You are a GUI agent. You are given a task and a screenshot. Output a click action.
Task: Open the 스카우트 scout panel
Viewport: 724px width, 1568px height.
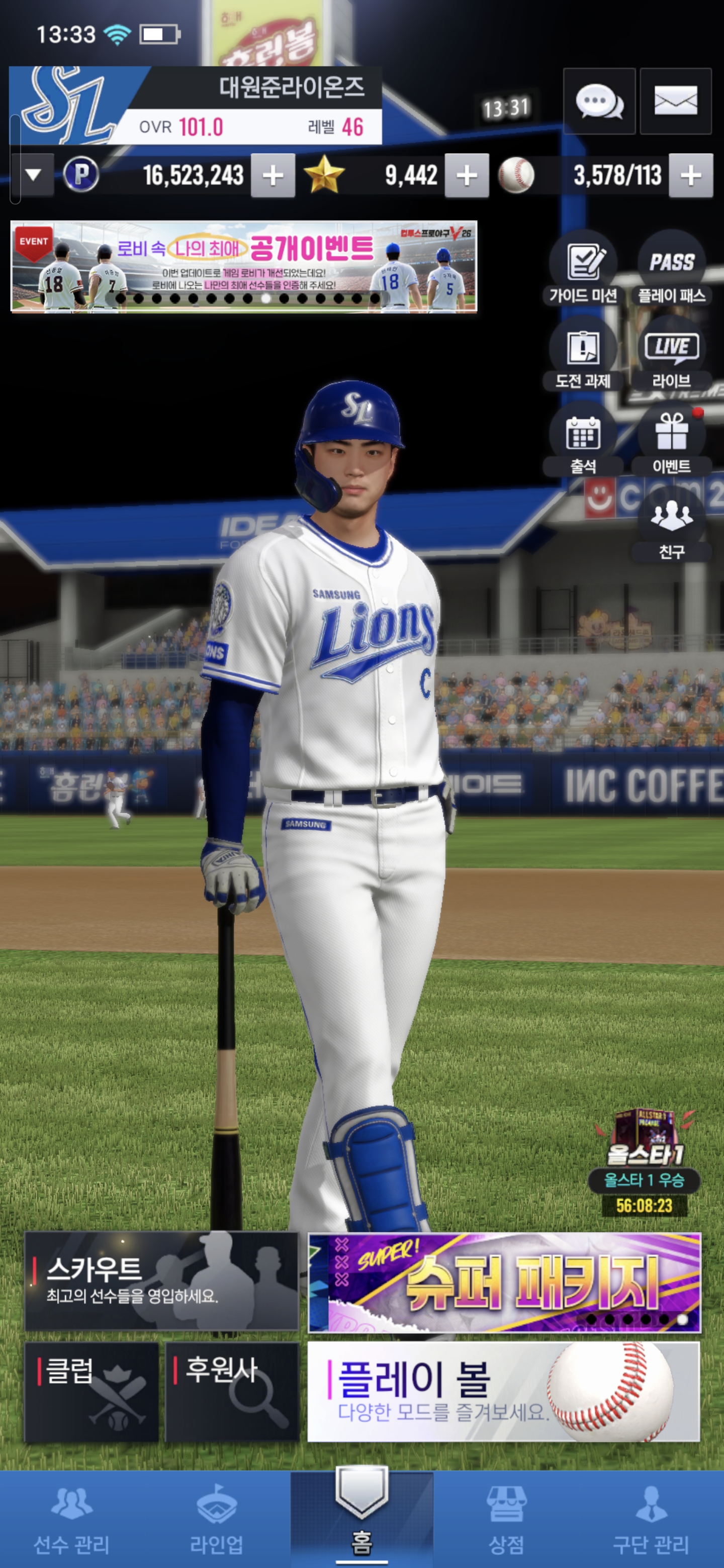pos(161,1281)
